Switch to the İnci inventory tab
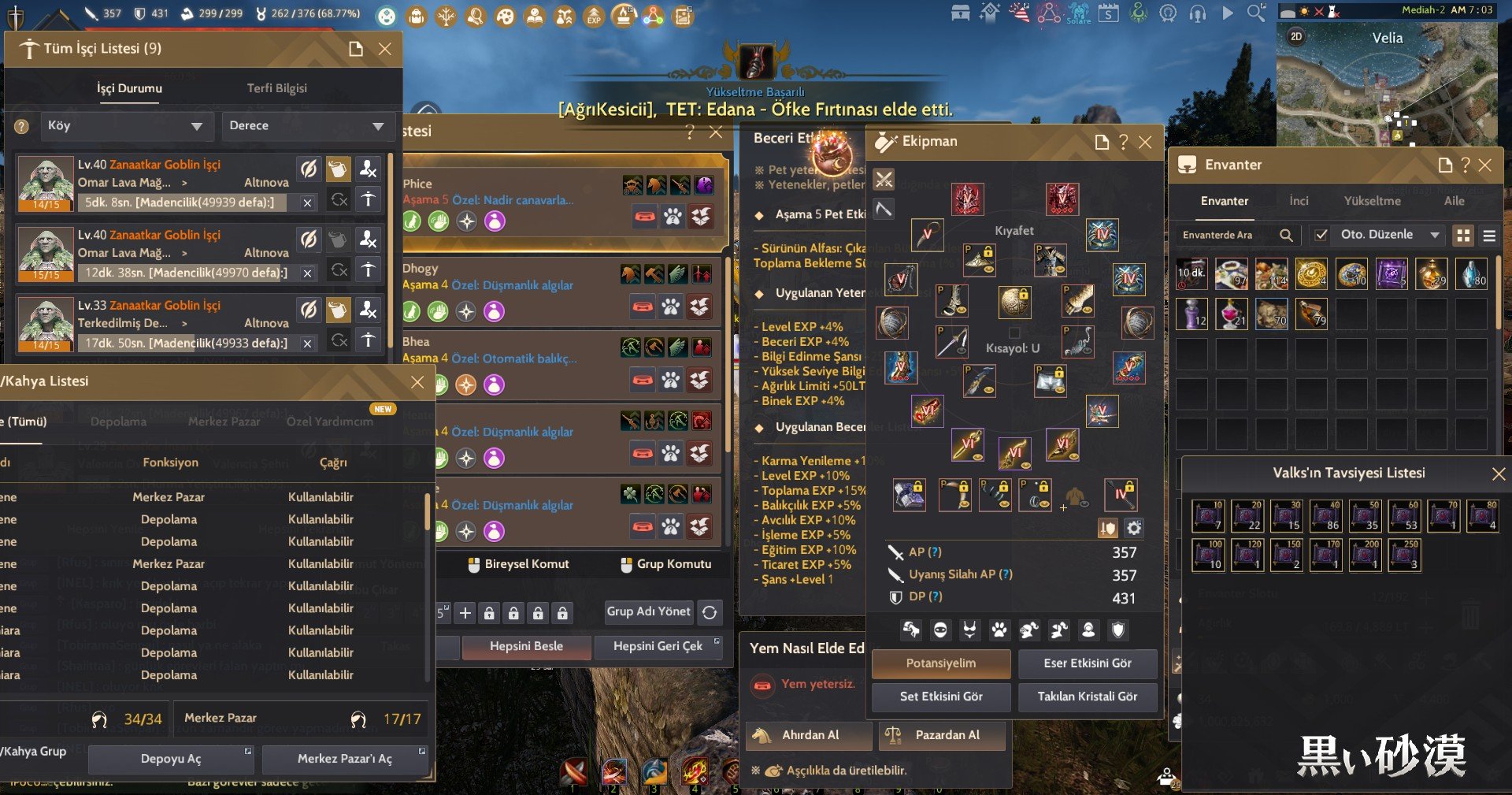 [x=1299, y=201]
